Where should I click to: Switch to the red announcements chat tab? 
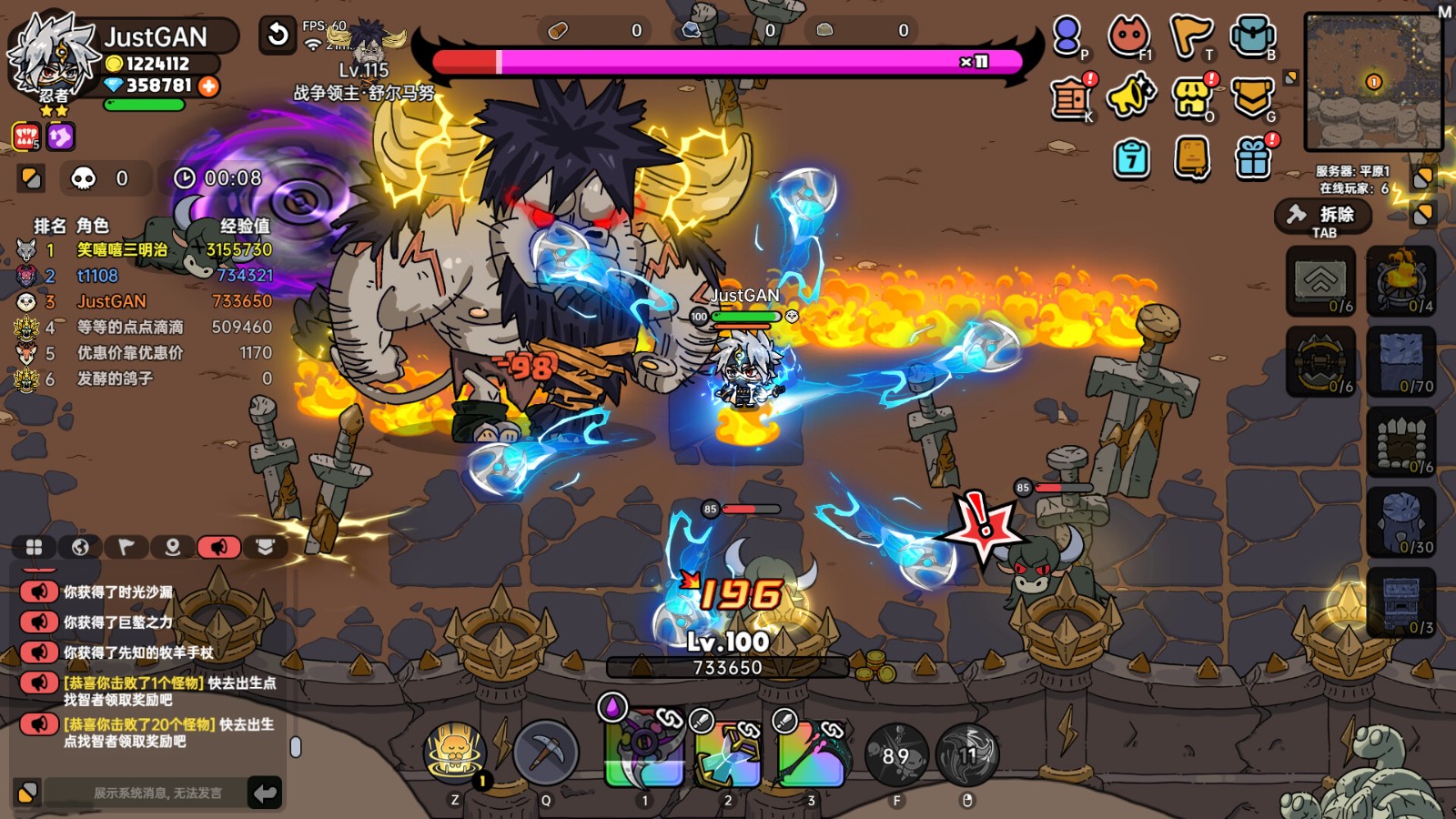[x=220, y=547]
